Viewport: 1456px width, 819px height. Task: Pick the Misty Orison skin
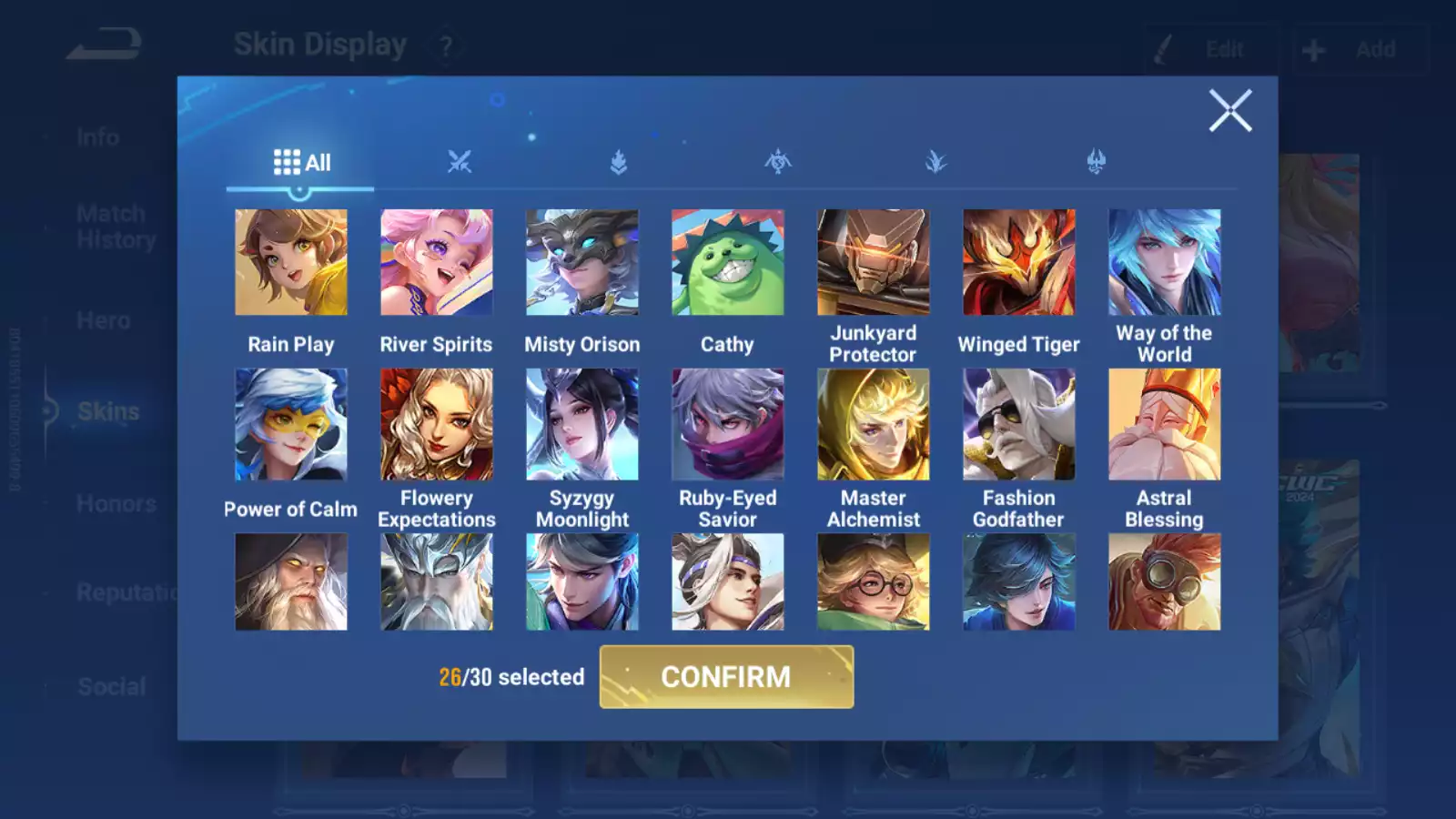(582, 263)
